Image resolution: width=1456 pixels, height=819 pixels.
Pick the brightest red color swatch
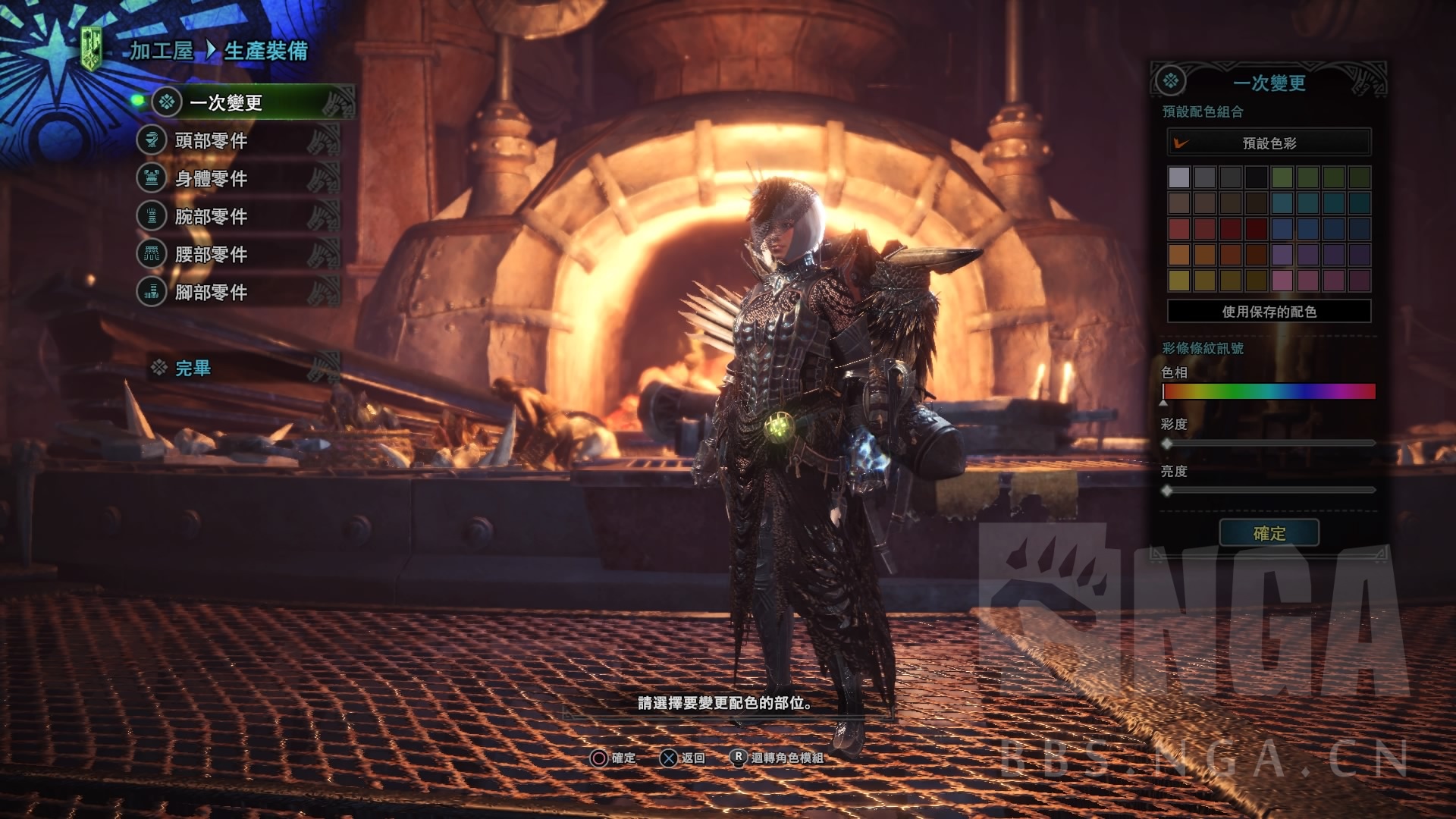1178,228
